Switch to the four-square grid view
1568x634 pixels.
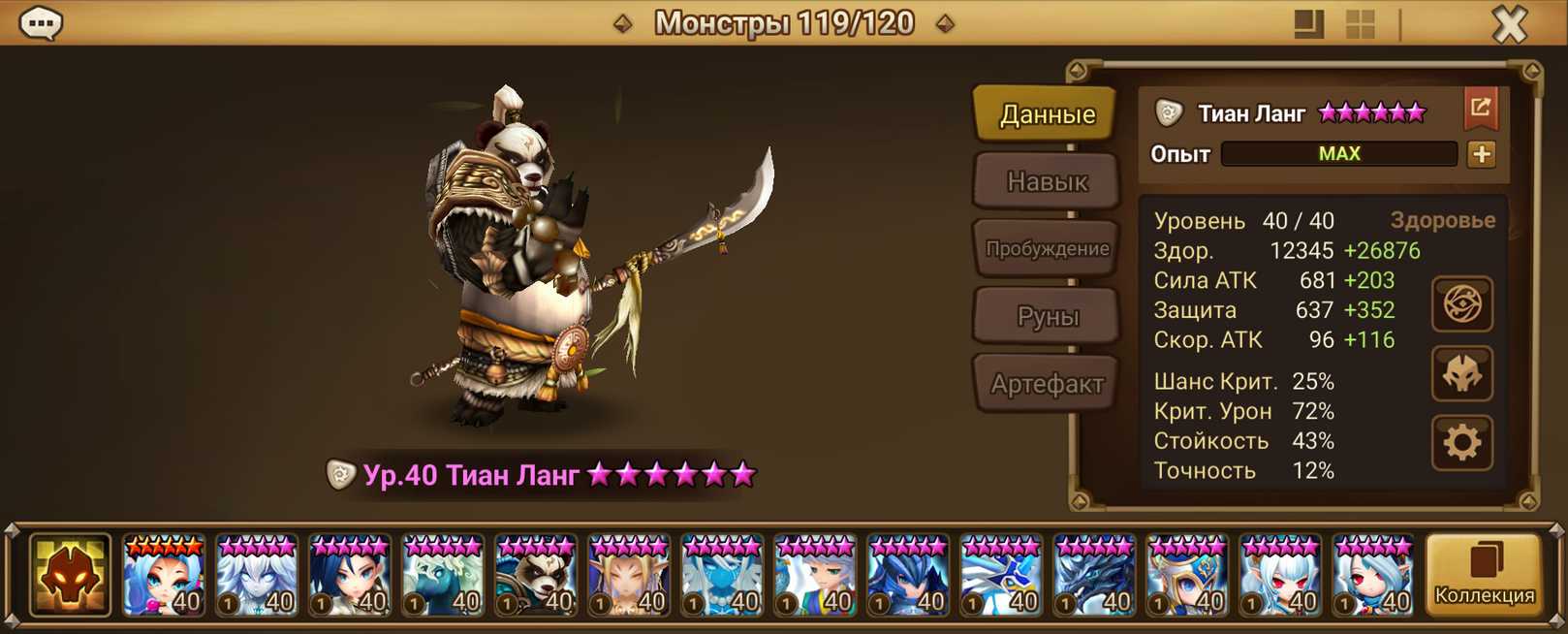pyautogui.click(x=1361, y=24)
